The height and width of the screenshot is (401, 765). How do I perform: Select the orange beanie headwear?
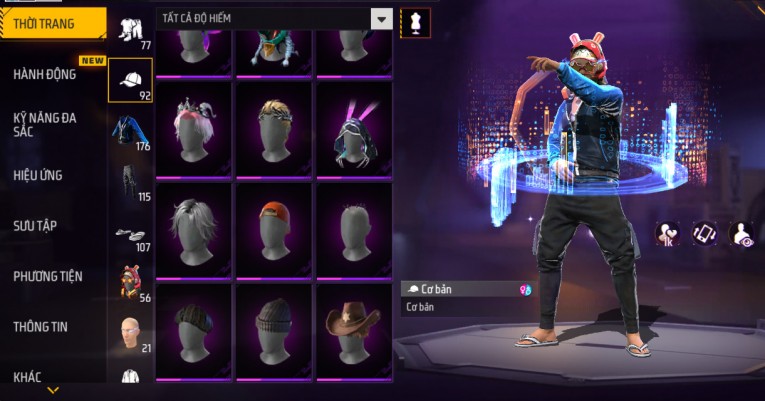point(274,224)
